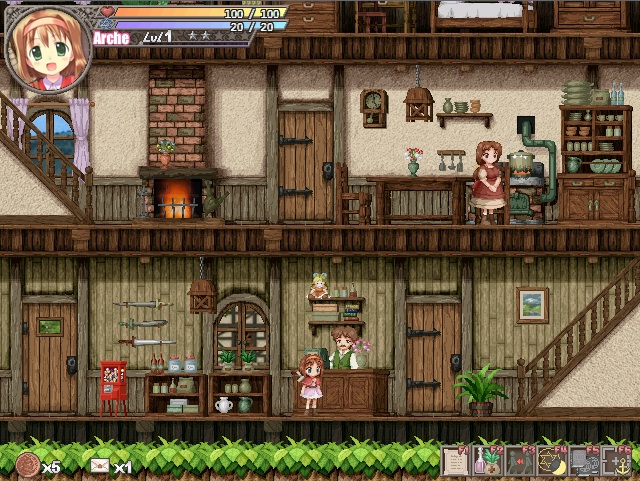The height and width of the screenshot is (481, 640).
Task: Activate the star and moon magic slot
Action: (x=551, y=461)
